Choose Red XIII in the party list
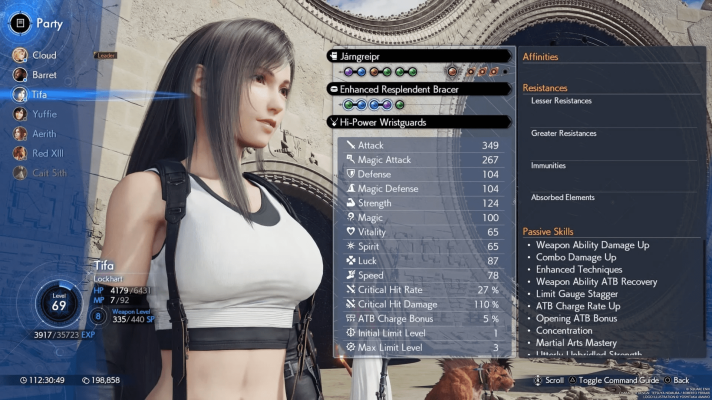 pos(46,153)
